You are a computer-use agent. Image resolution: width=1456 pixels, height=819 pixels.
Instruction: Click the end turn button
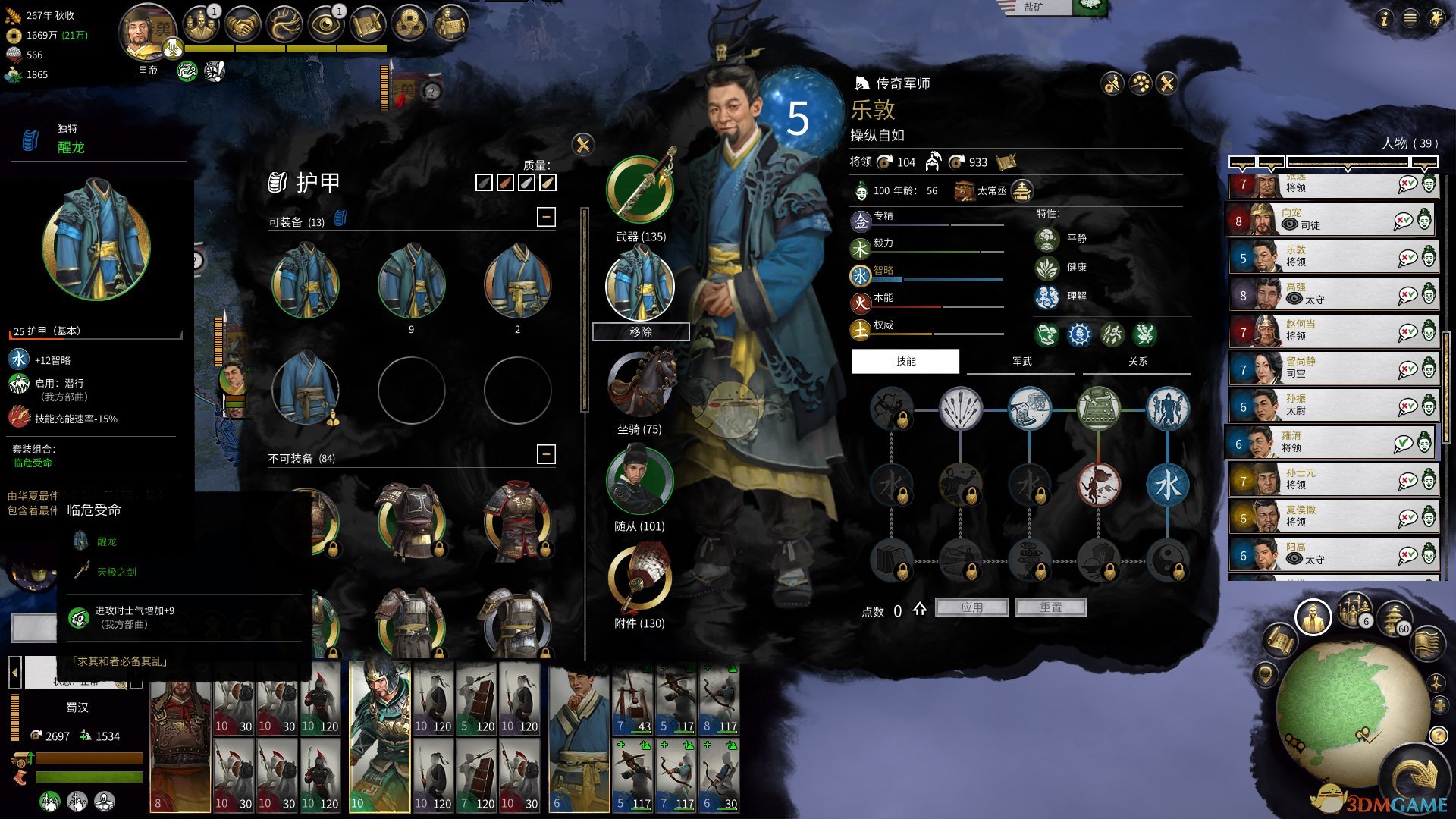[1414, 777]
